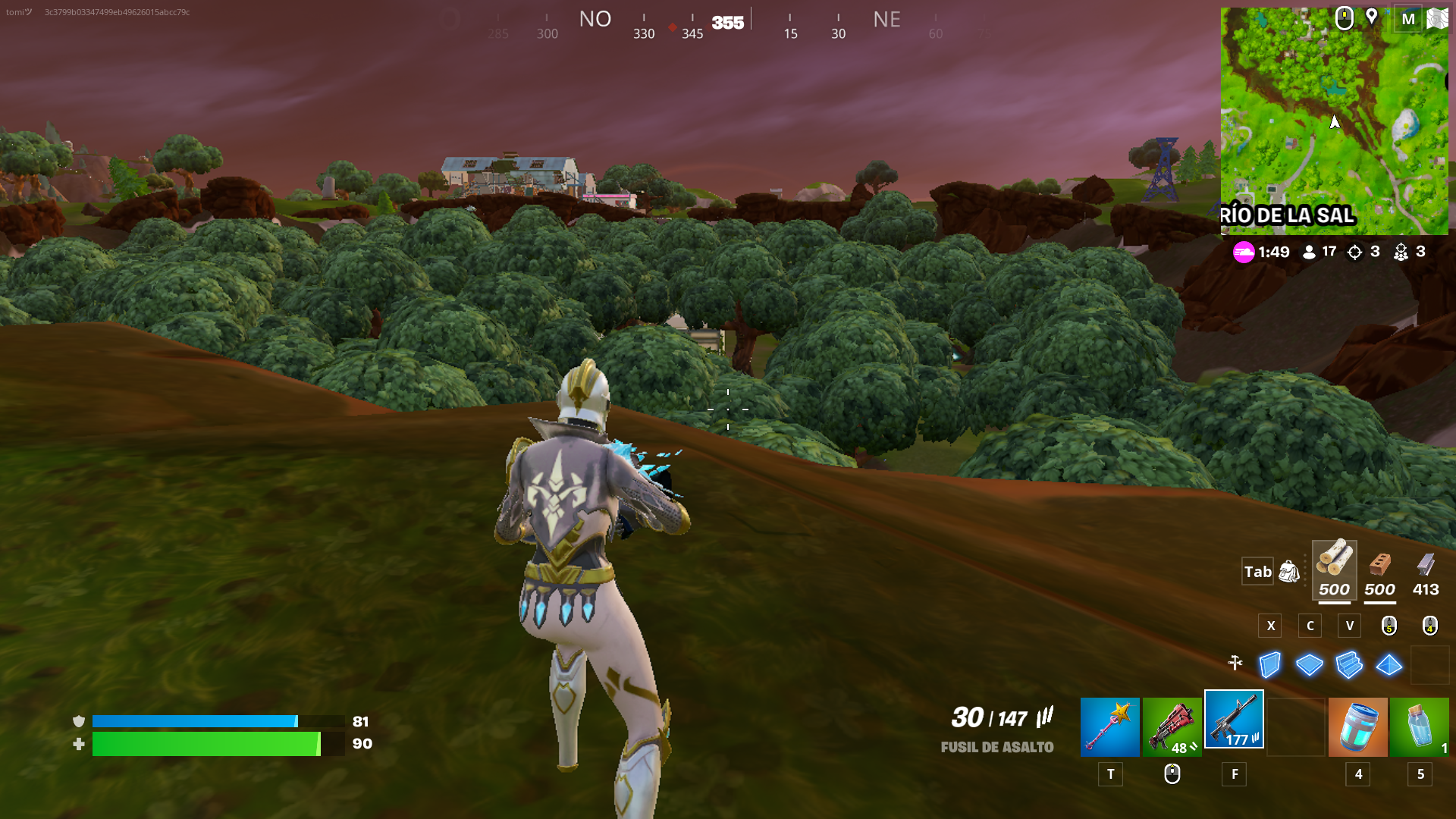The width and height of the screenshot is (1456, 819).
Task: Pick the floor building piece
Action: pos(1310,665)
